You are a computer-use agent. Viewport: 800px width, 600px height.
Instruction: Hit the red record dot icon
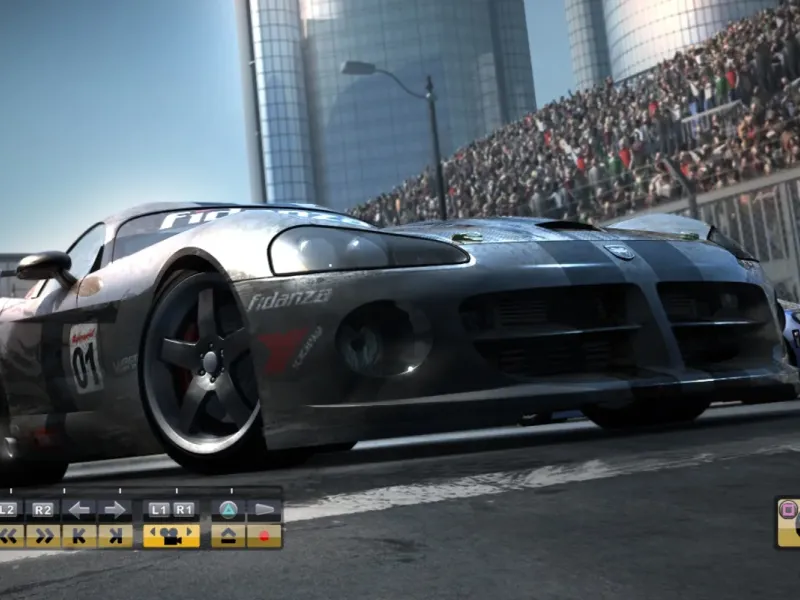coord(264,536)
